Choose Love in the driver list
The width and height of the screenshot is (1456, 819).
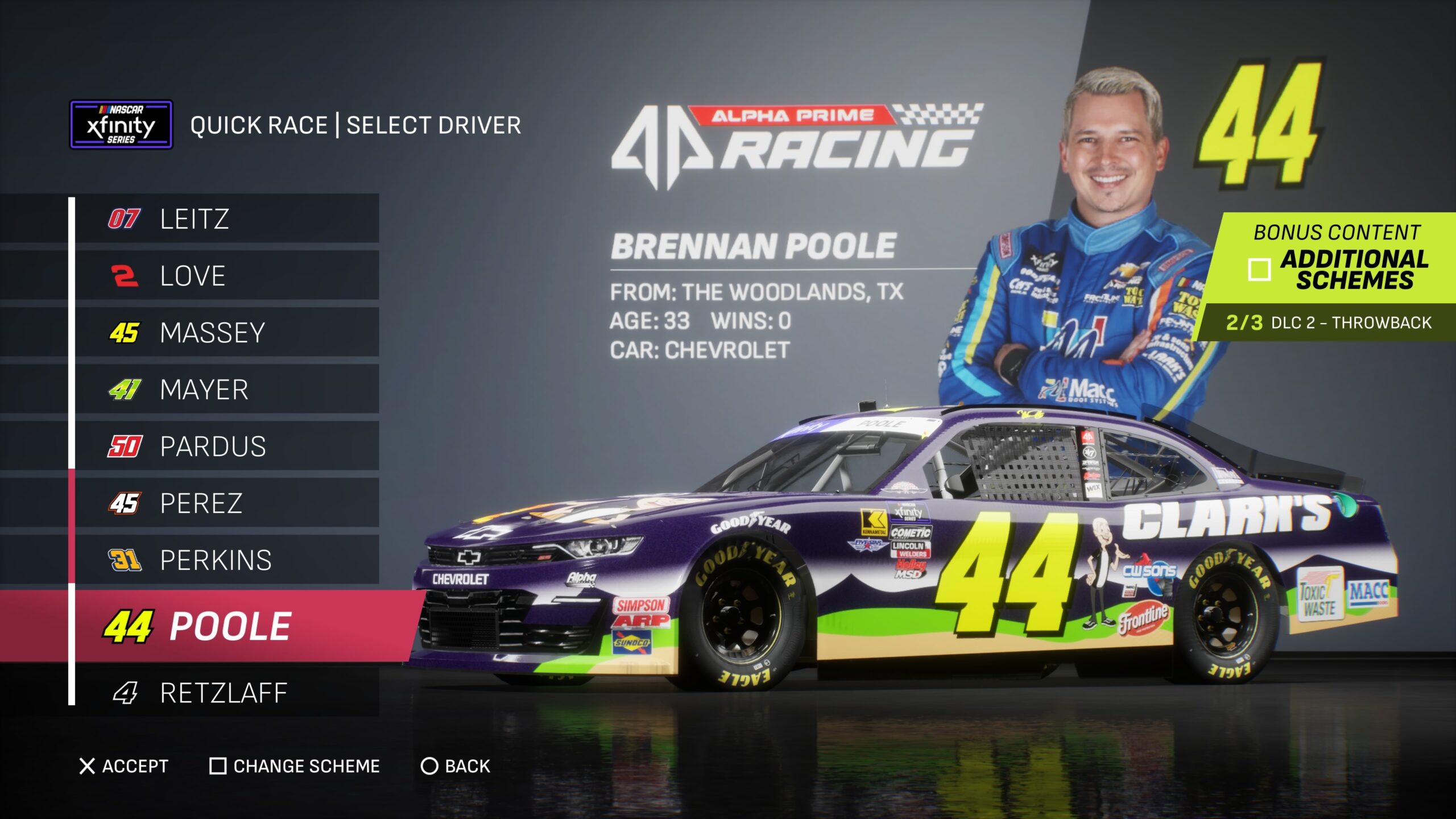click(226, 276)
